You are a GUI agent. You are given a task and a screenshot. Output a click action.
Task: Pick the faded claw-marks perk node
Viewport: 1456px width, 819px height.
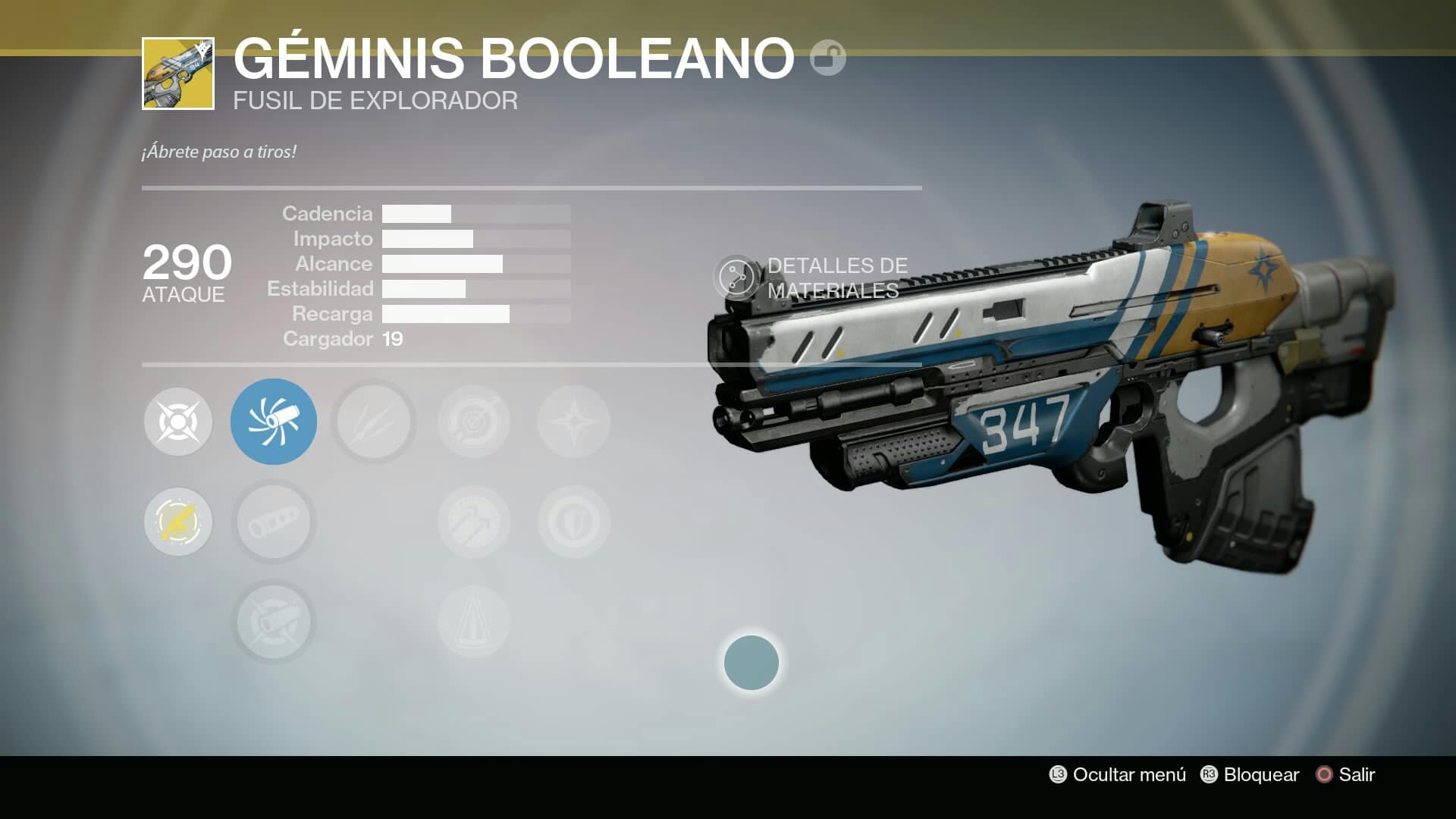(374, 422)
